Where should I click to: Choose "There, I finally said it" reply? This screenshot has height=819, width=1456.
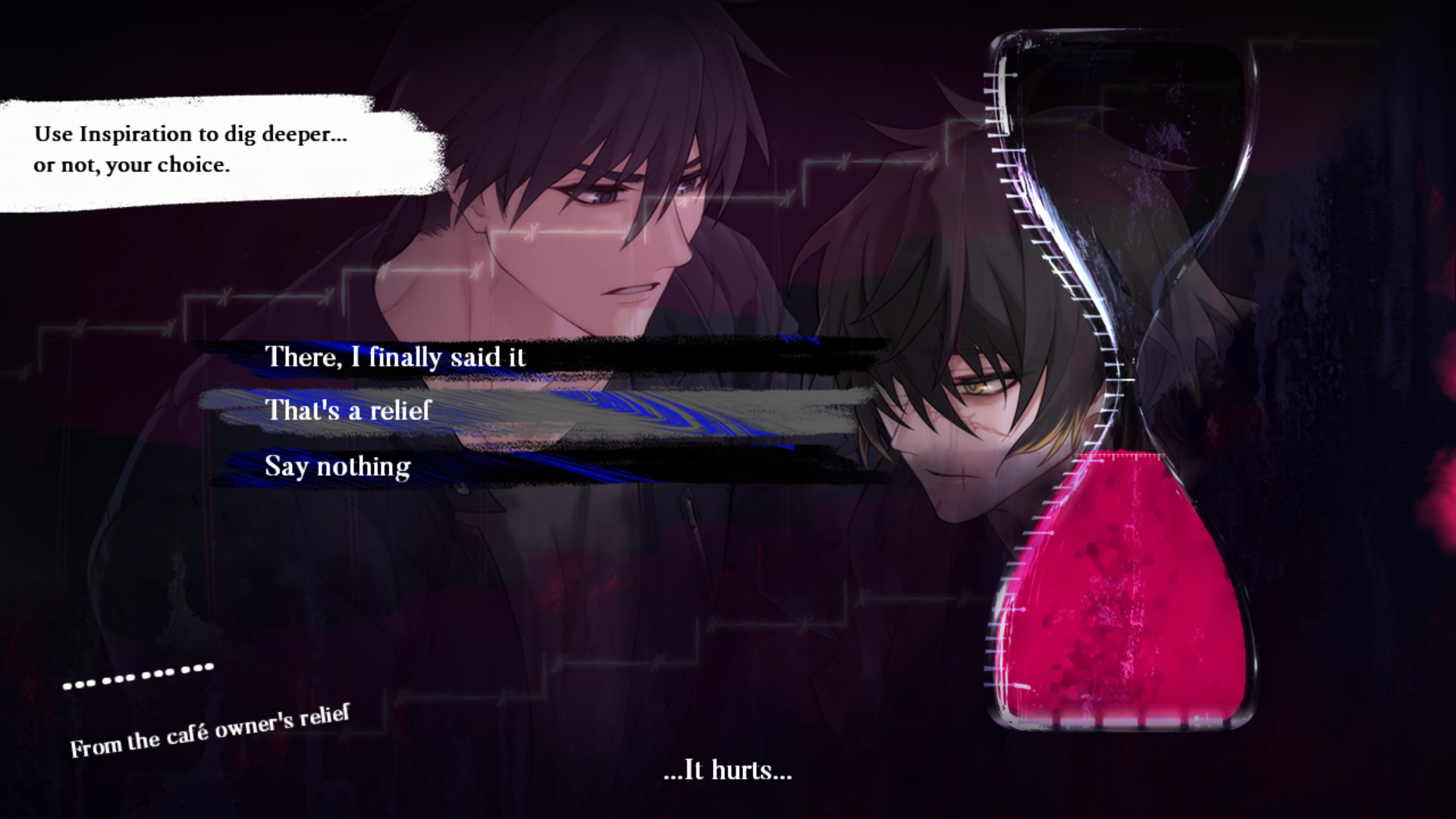click(x=394, y=356)
